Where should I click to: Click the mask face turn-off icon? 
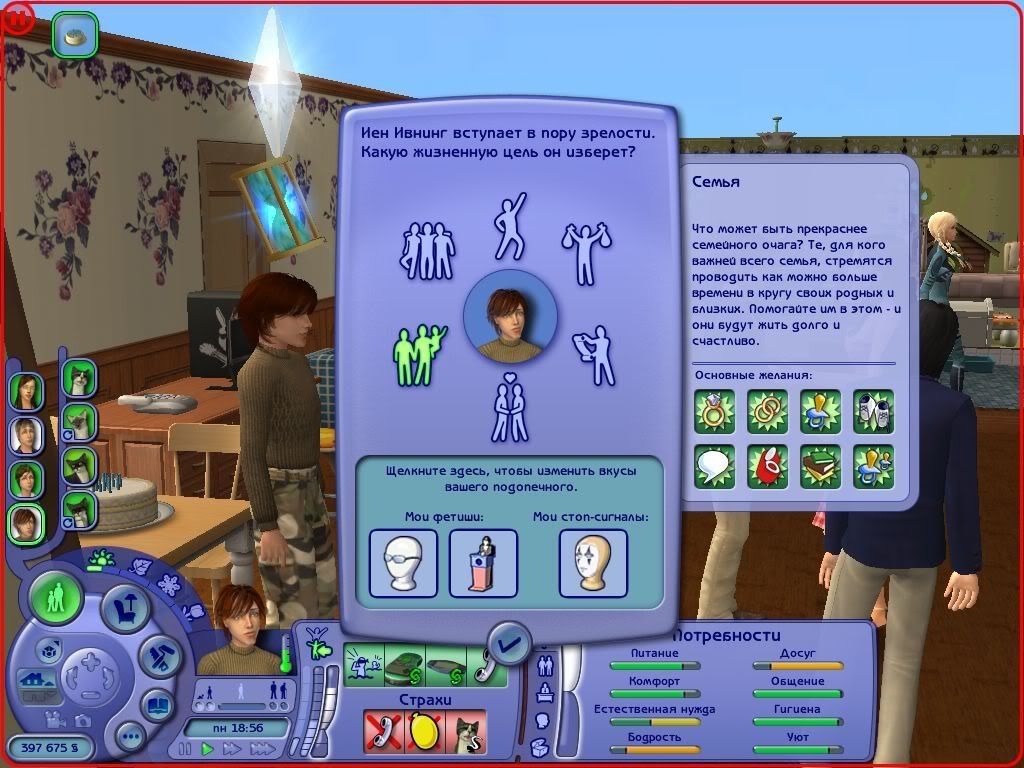point(593,562)
